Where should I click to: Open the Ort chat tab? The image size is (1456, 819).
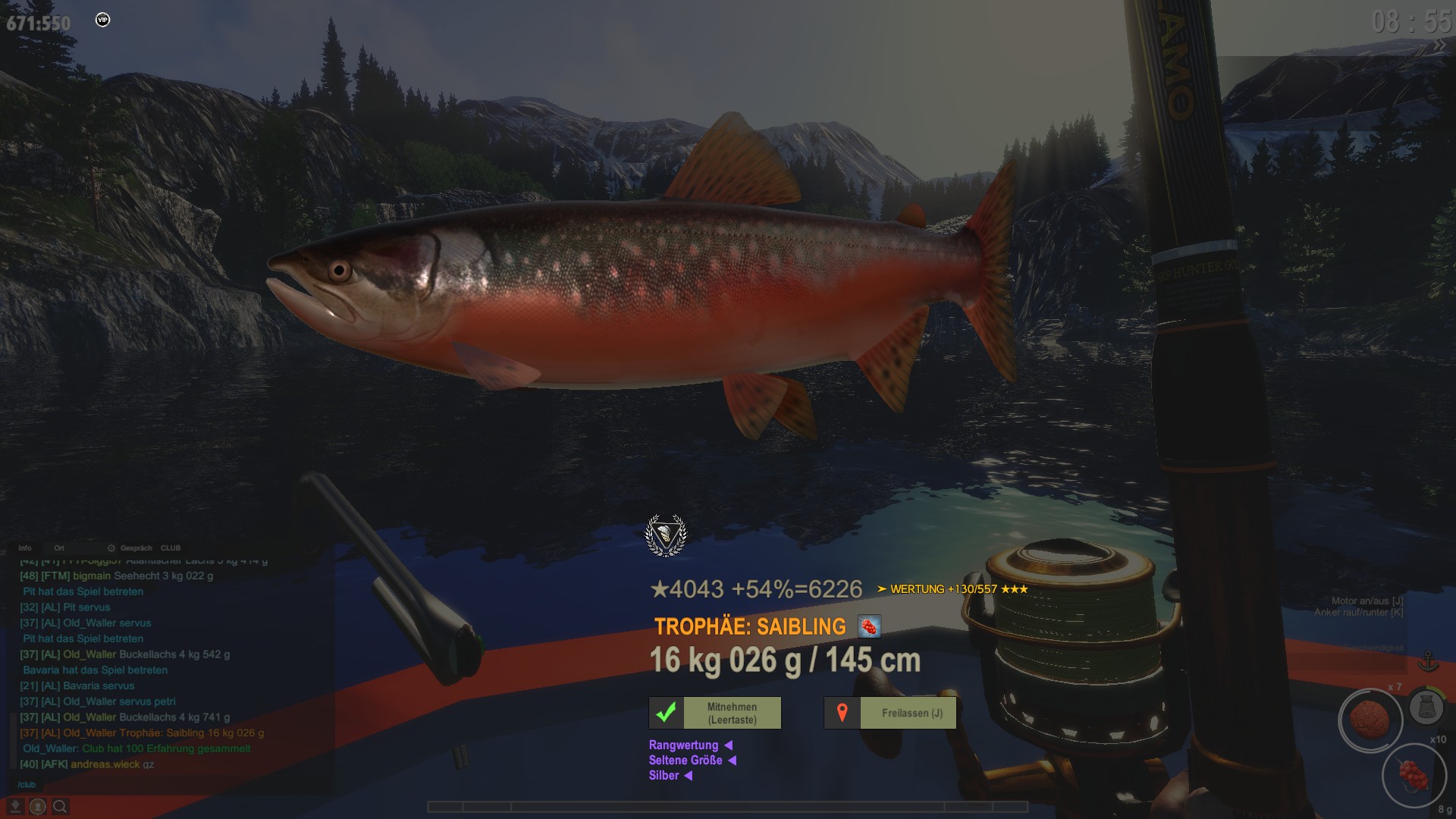click(59, 548)
